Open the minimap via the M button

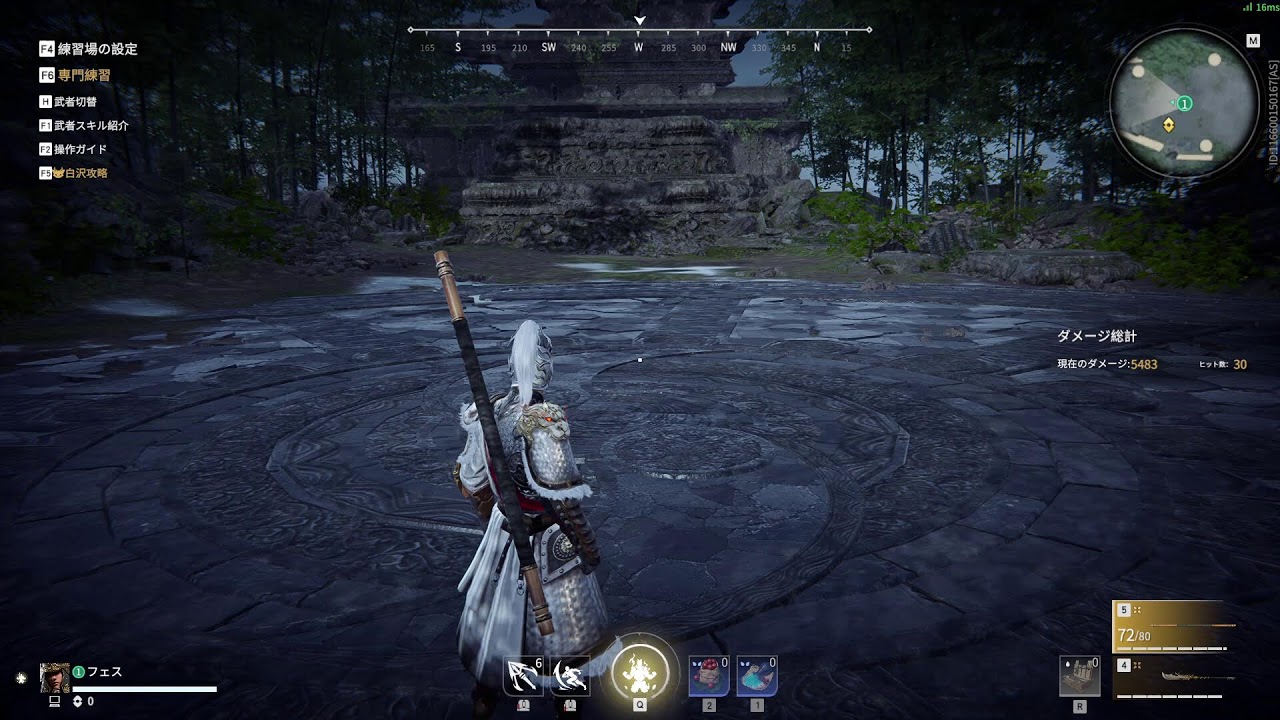tap(1253, 40)
